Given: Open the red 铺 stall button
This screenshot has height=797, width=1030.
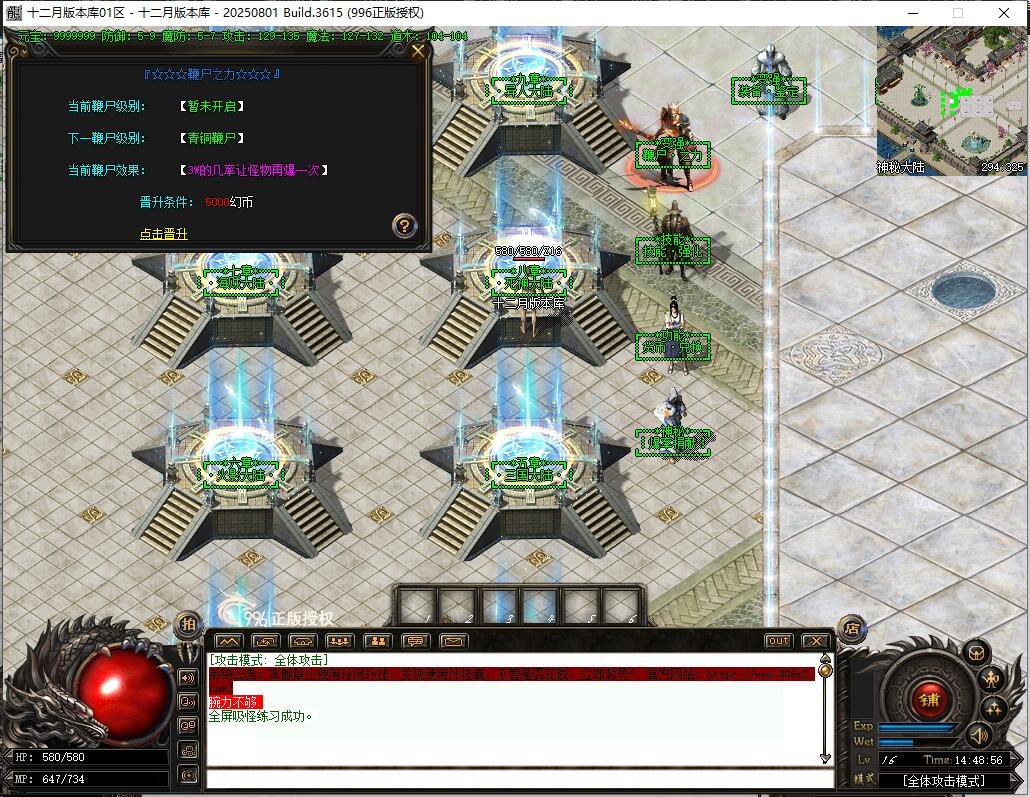Looking at the screenshot, I should pos(928,699).
